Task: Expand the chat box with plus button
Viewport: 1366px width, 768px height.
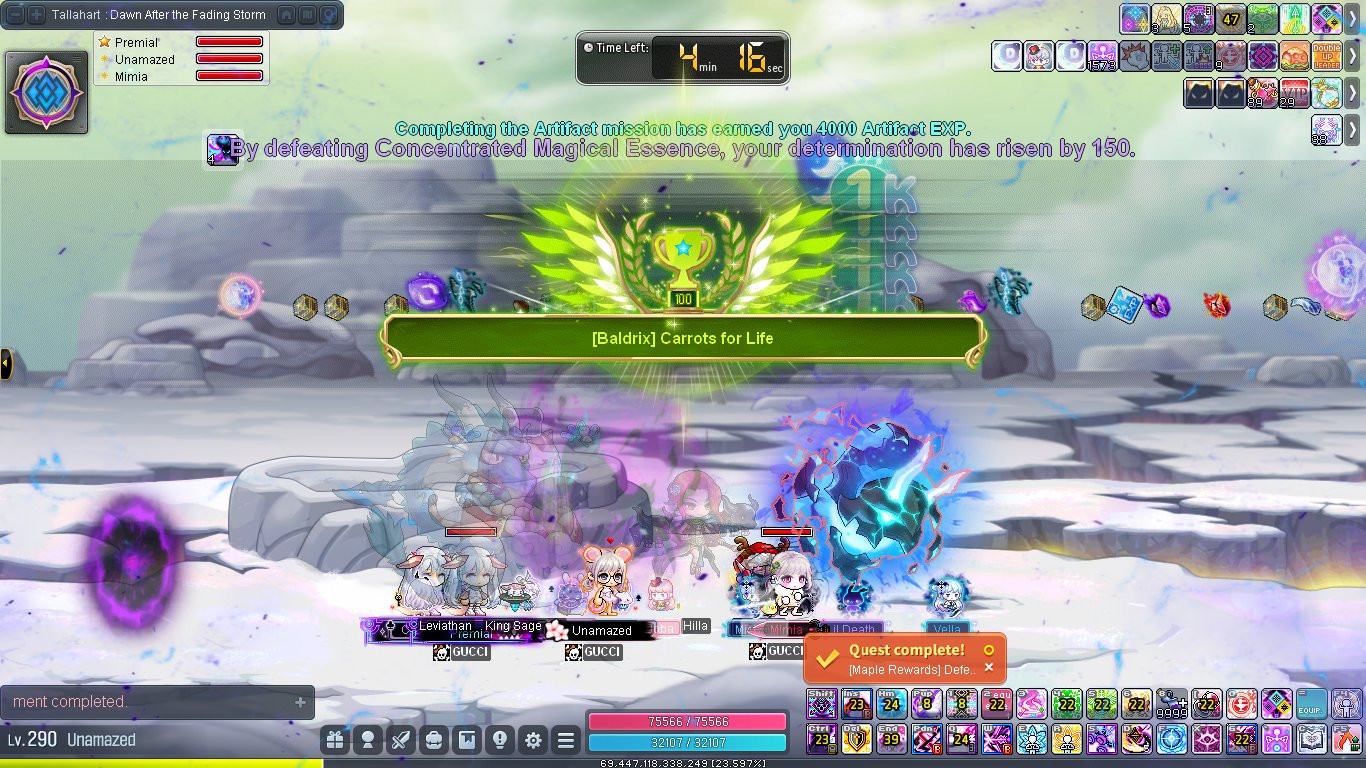Action: [300, 702]
